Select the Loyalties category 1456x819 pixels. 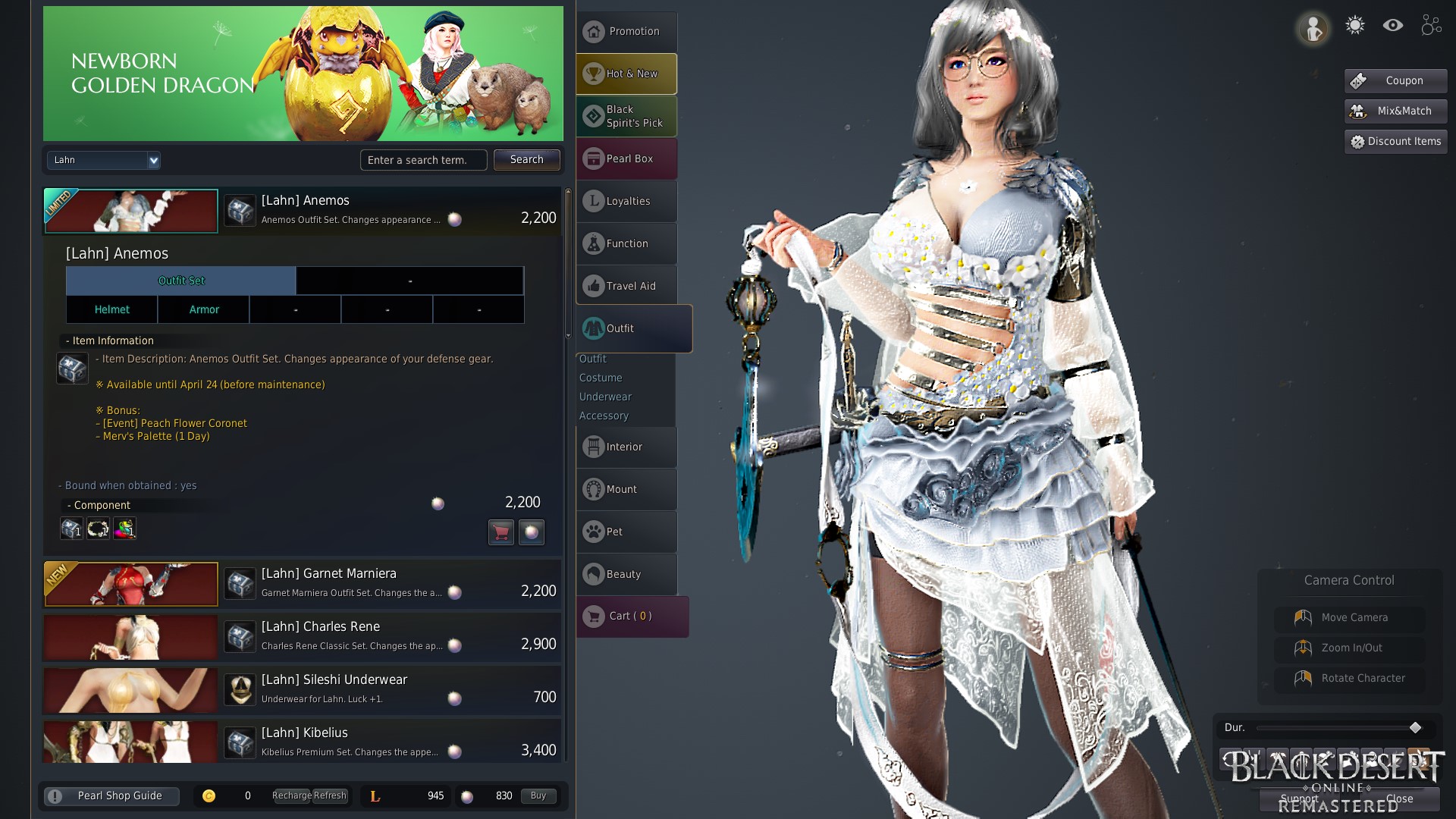[x=626, y=201]
